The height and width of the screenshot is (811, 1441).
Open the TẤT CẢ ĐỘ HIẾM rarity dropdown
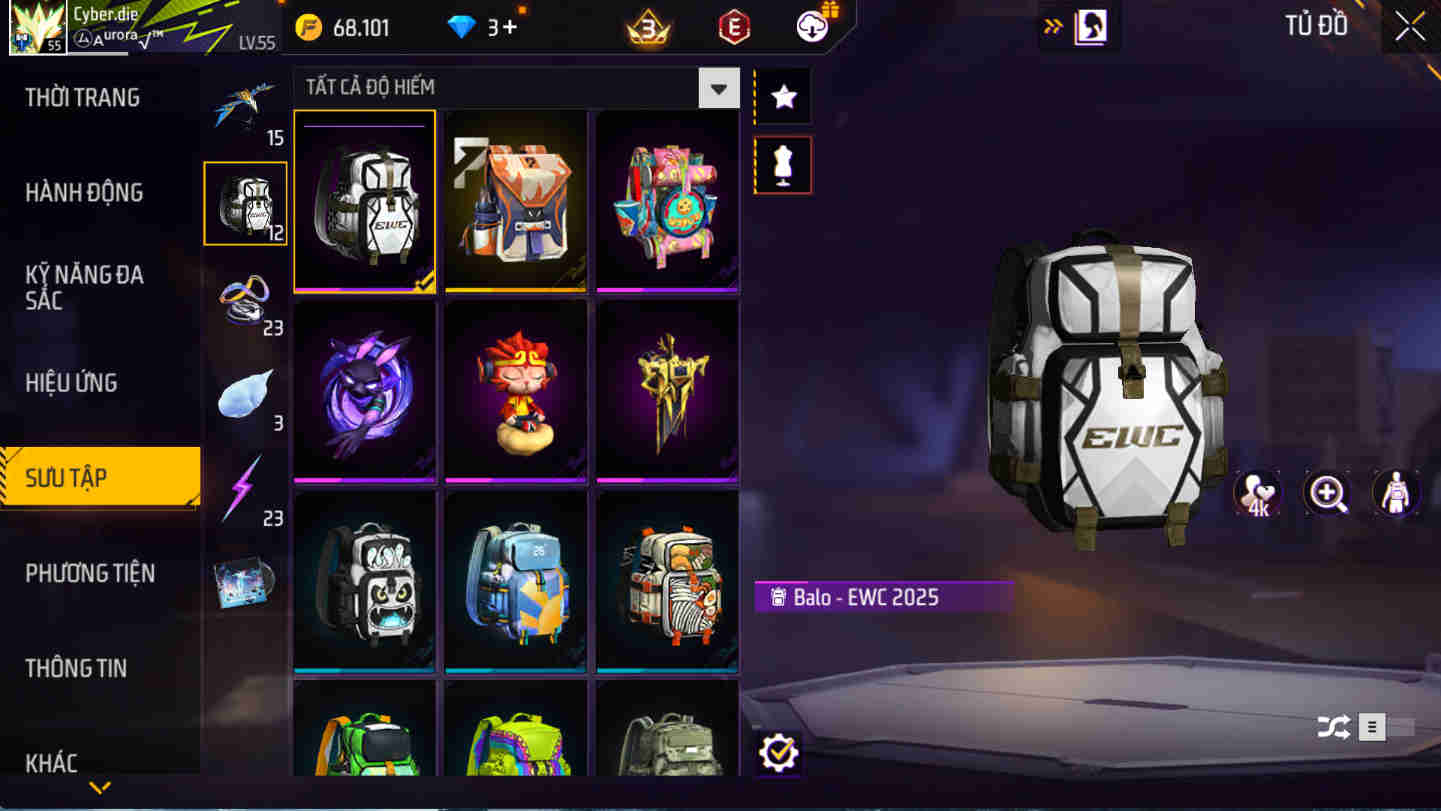717,88
